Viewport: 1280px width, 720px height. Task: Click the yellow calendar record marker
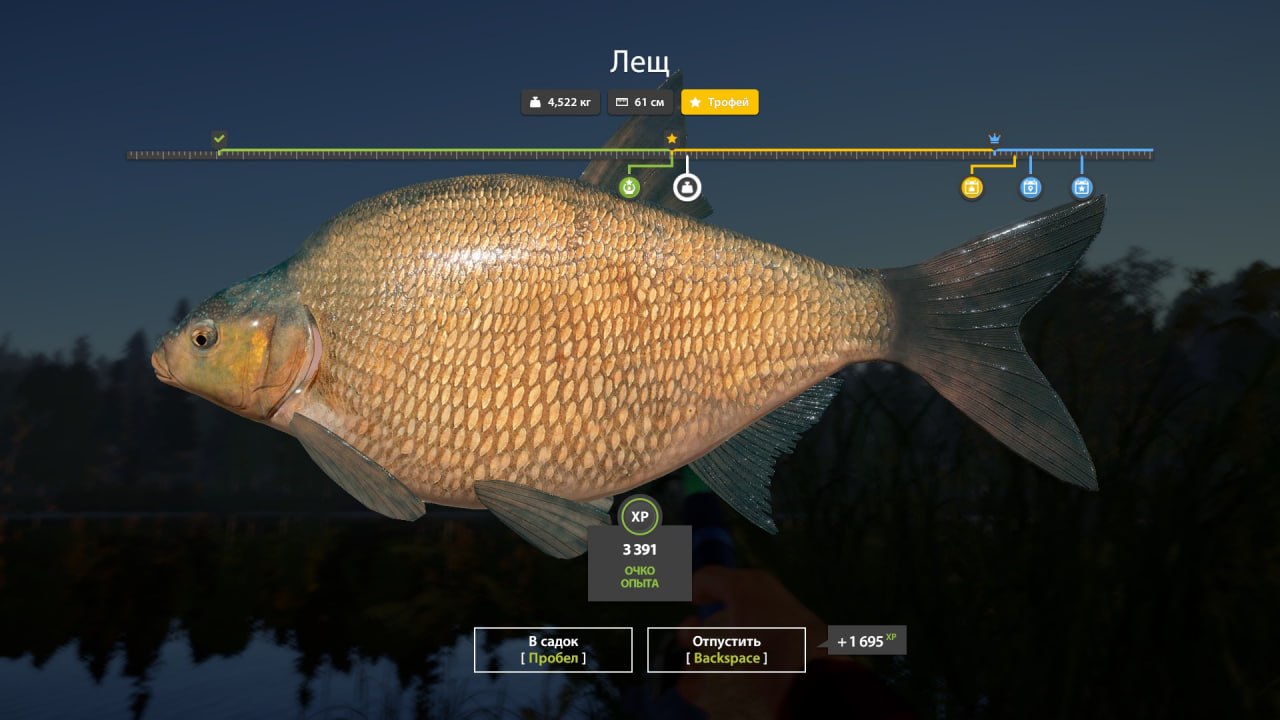pyautogui.click(x=972, y=187)
